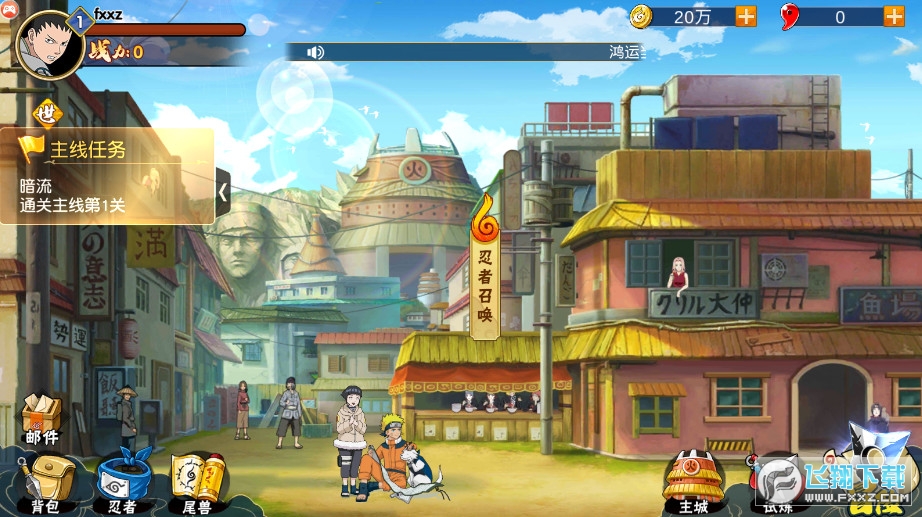Open the player avatar profile
This screenshot has width=922, height=517.
[x=49, y=44]
